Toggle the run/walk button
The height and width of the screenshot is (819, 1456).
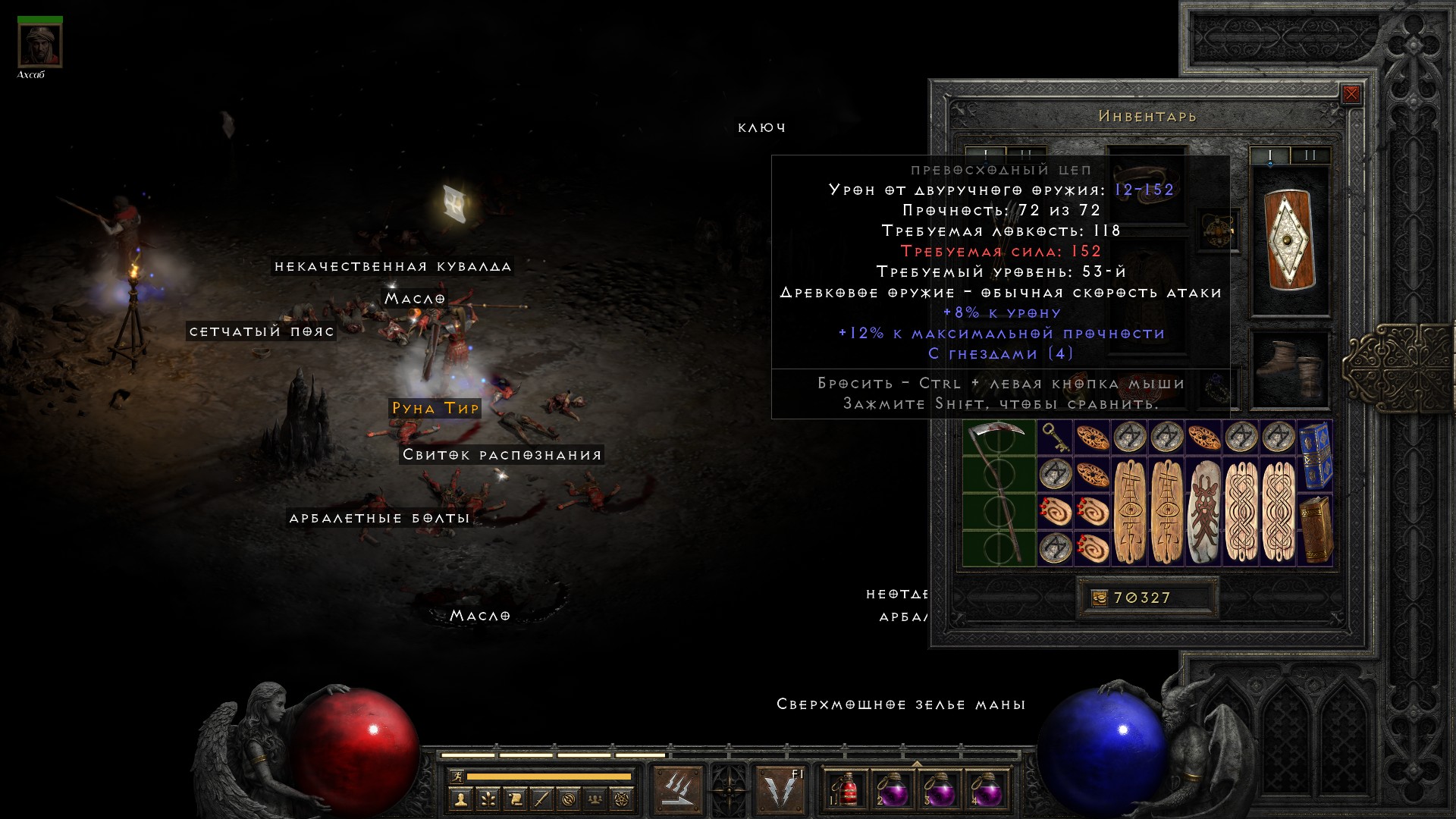(x=456, y=776)
